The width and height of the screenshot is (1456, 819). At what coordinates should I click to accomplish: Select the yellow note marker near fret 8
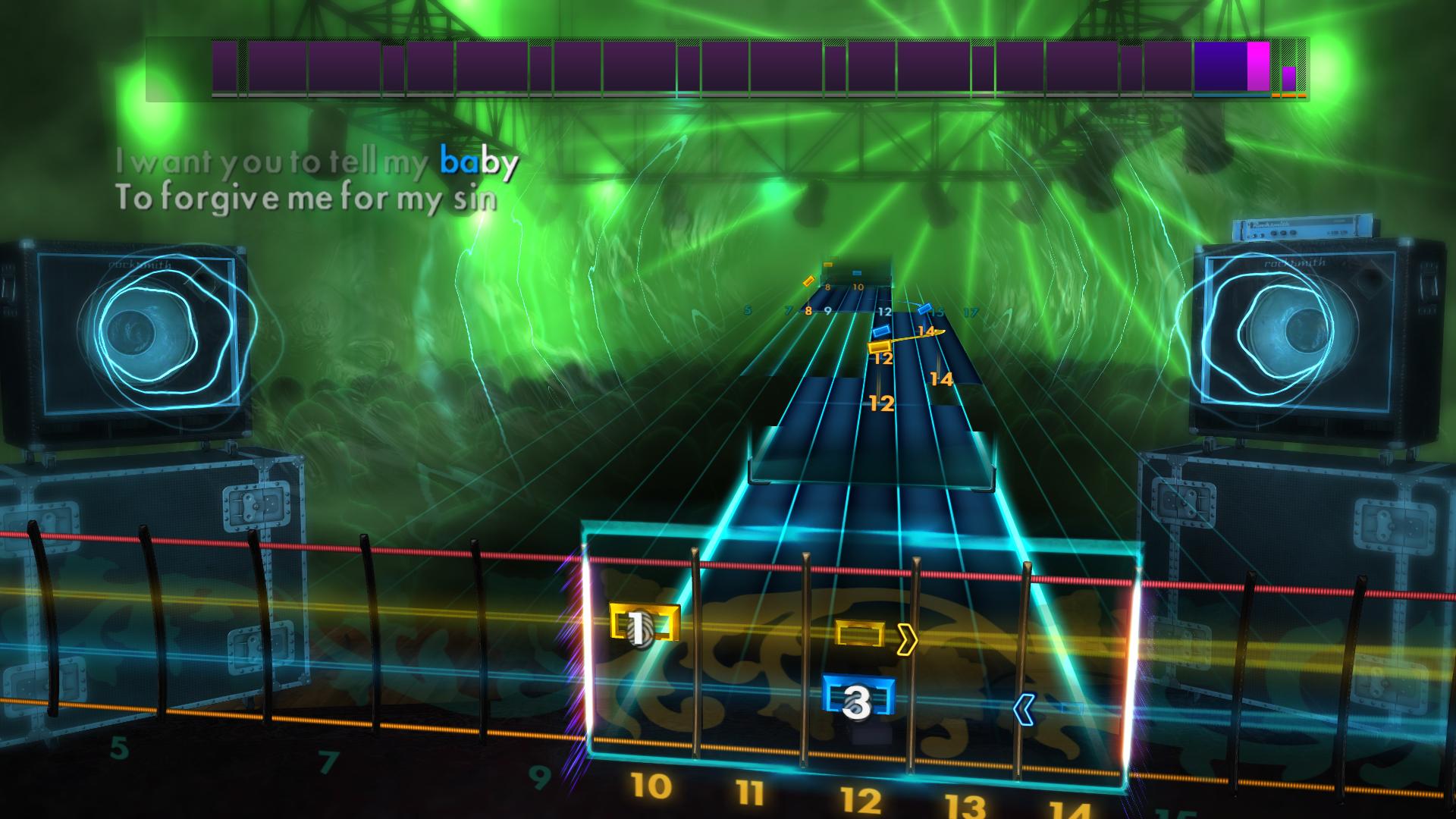(808, 279)
